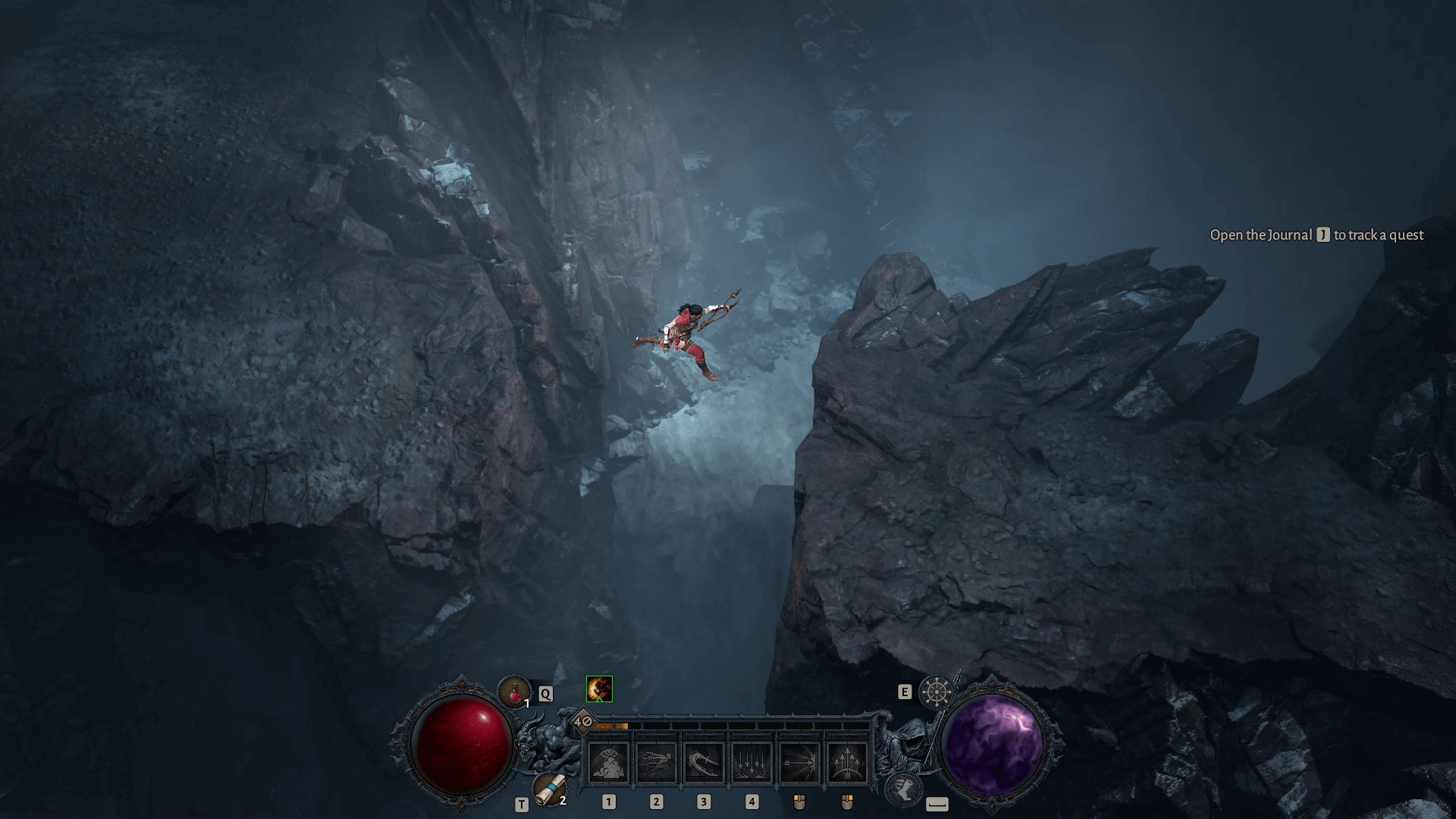Click the level 40 badge
1456x819 pixels.
(582, 721)
